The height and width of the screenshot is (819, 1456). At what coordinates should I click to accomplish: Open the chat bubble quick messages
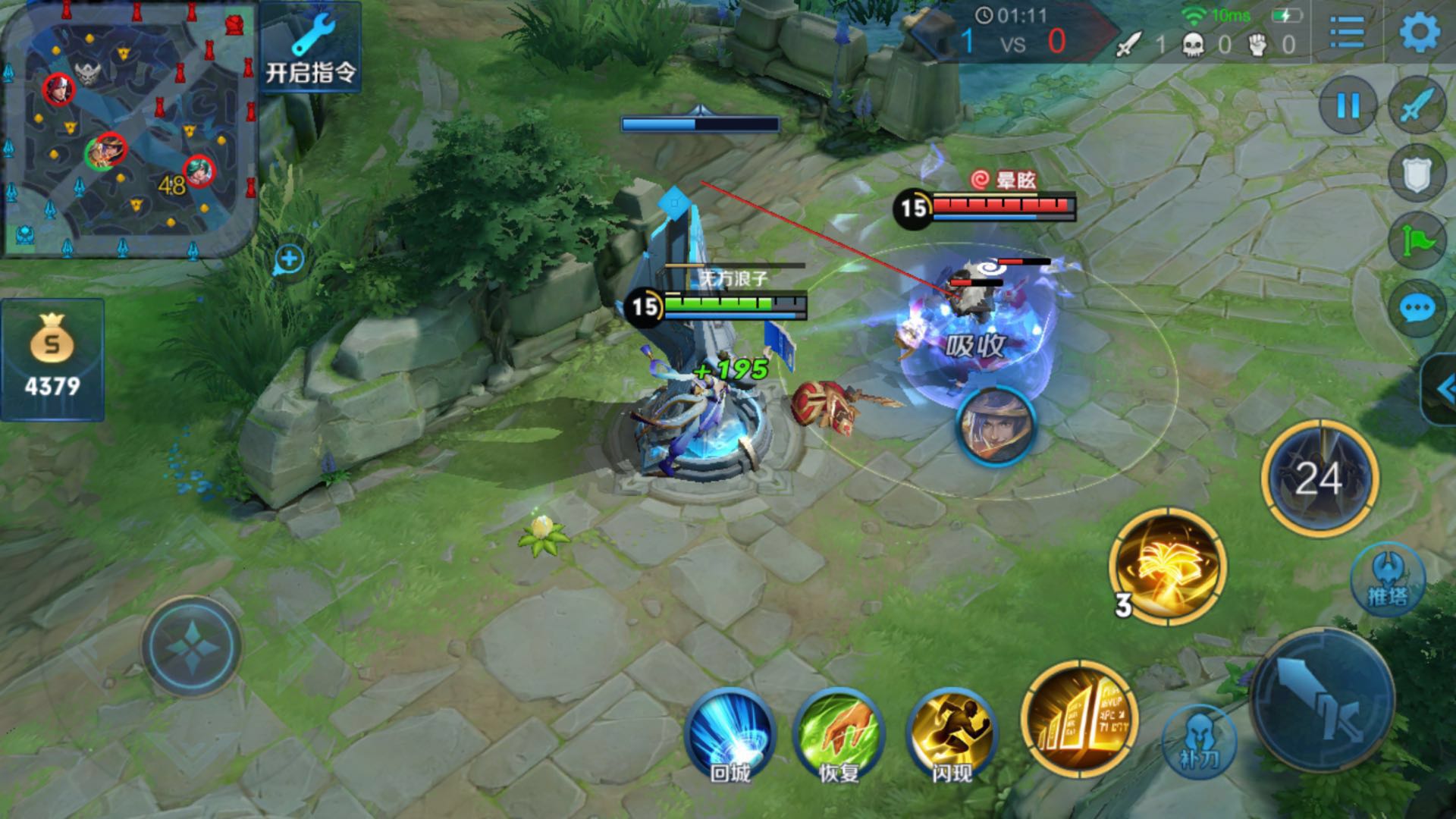1417,309
